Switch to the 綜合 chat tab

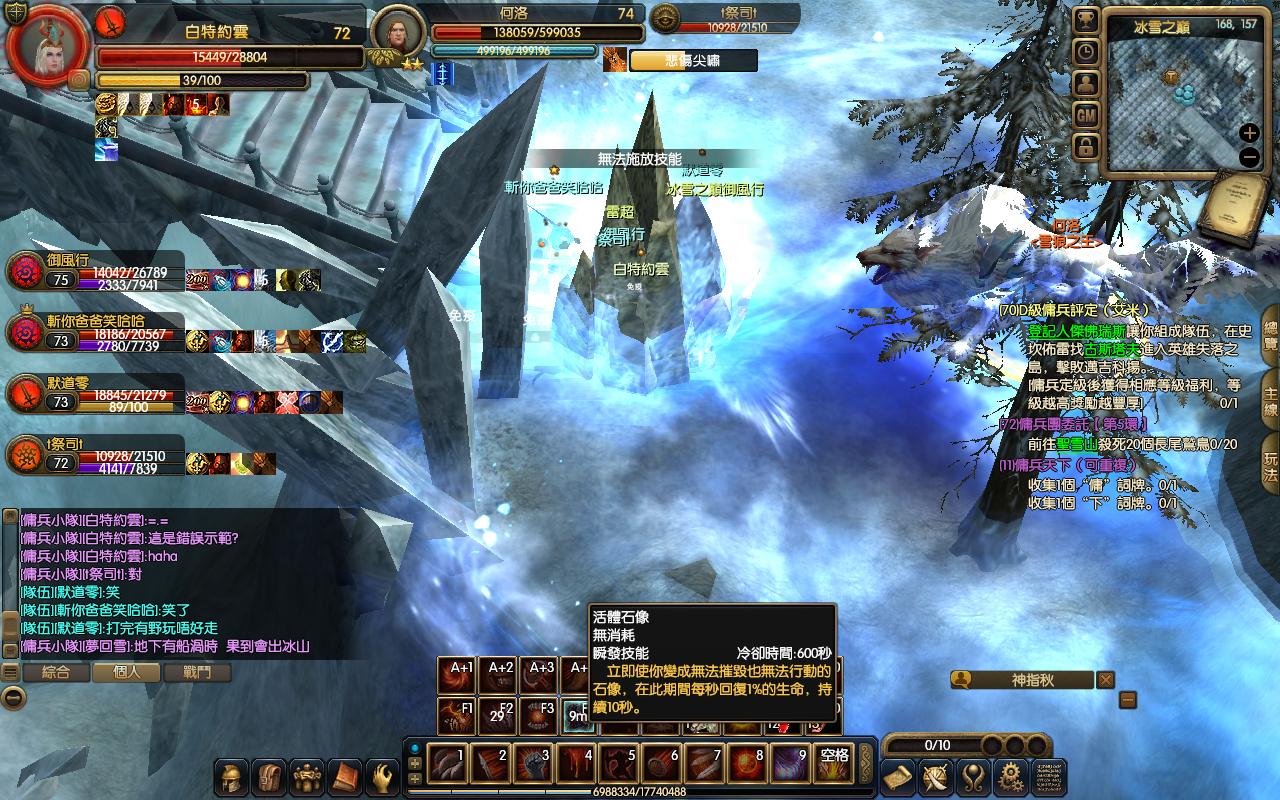[56, 673]
